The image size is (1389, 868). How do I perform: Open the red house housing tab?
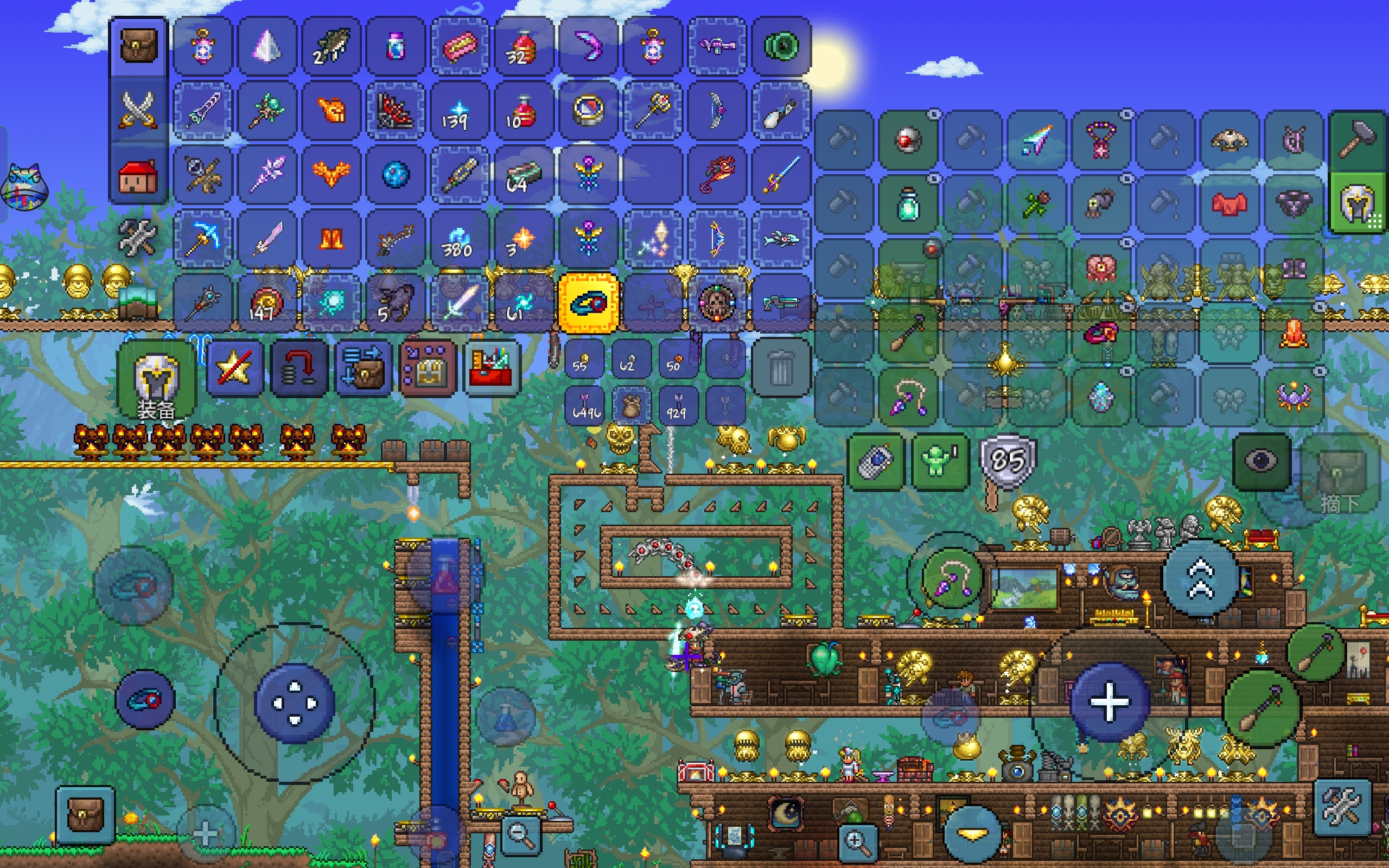[138, 175]
